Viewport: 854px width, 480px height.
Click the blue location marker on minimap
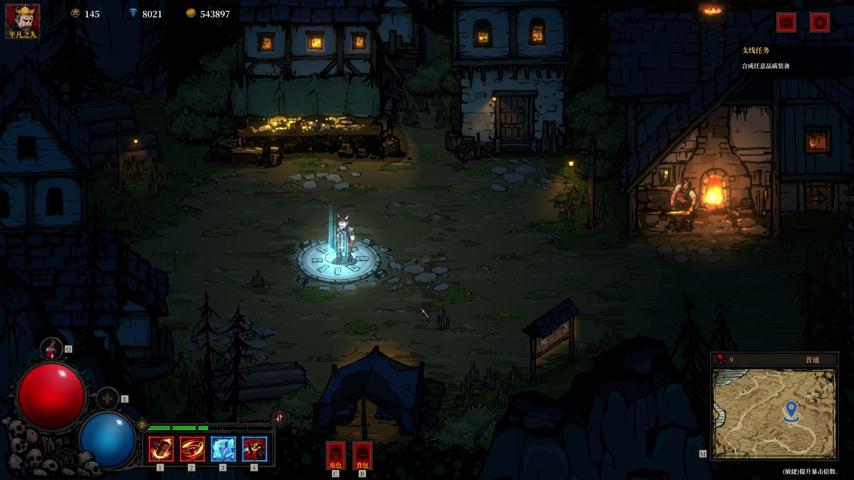(791, 409)
